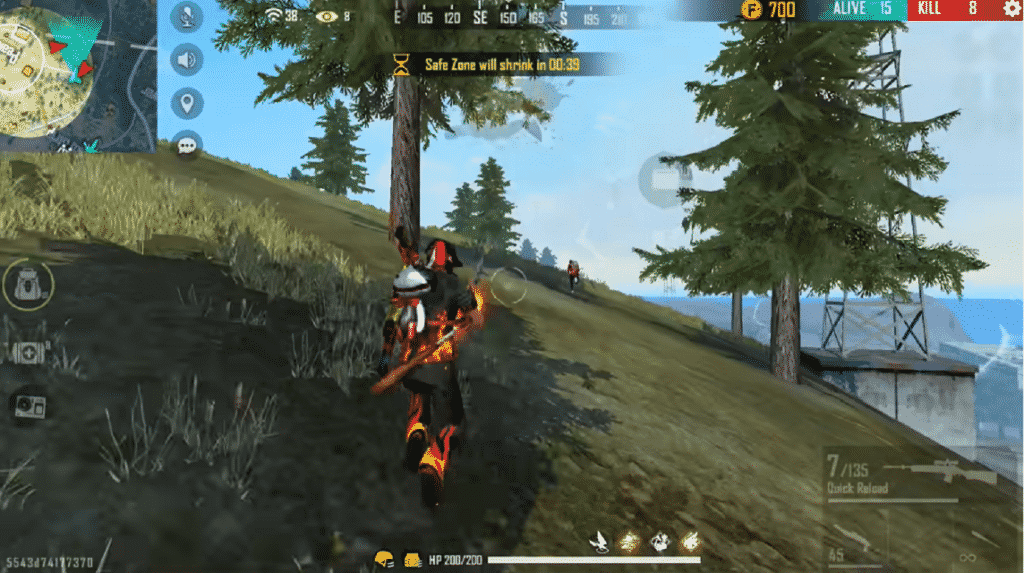1024x573 pixels.
Task: Toggle the speaker sound icon
Action: (187, 59)
